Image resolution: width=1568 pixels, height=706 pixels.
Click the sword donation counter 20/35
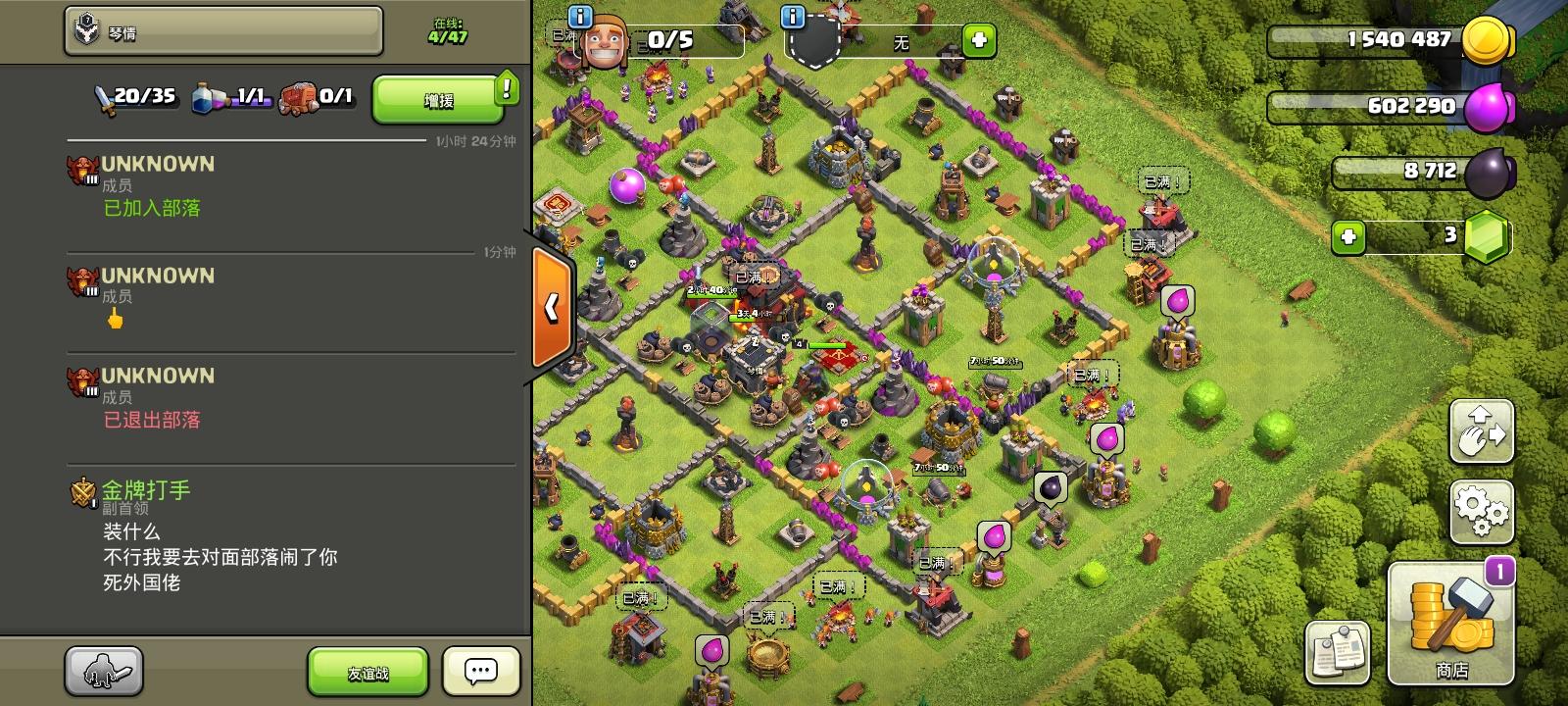coord(132,98)
